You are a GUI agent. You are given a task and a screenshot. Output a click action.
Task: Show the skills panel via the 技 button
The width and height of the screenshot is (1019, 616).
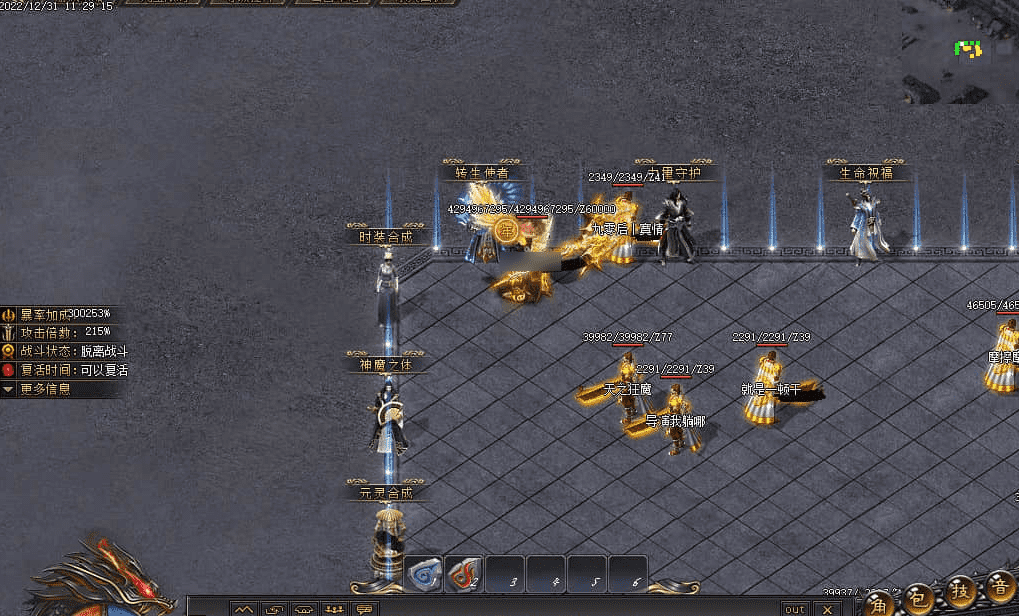tap(961, 591)
